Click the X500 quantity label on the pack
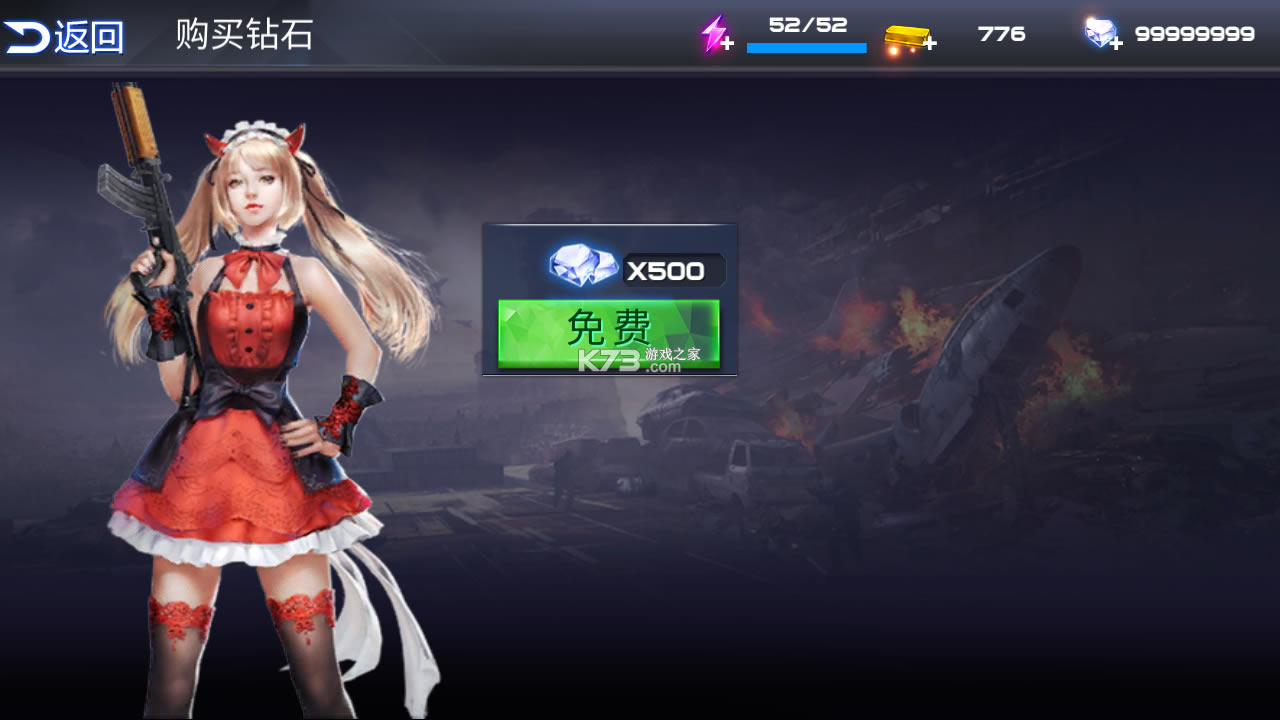This screenshot has height=720, width=1280. (670, 267)
